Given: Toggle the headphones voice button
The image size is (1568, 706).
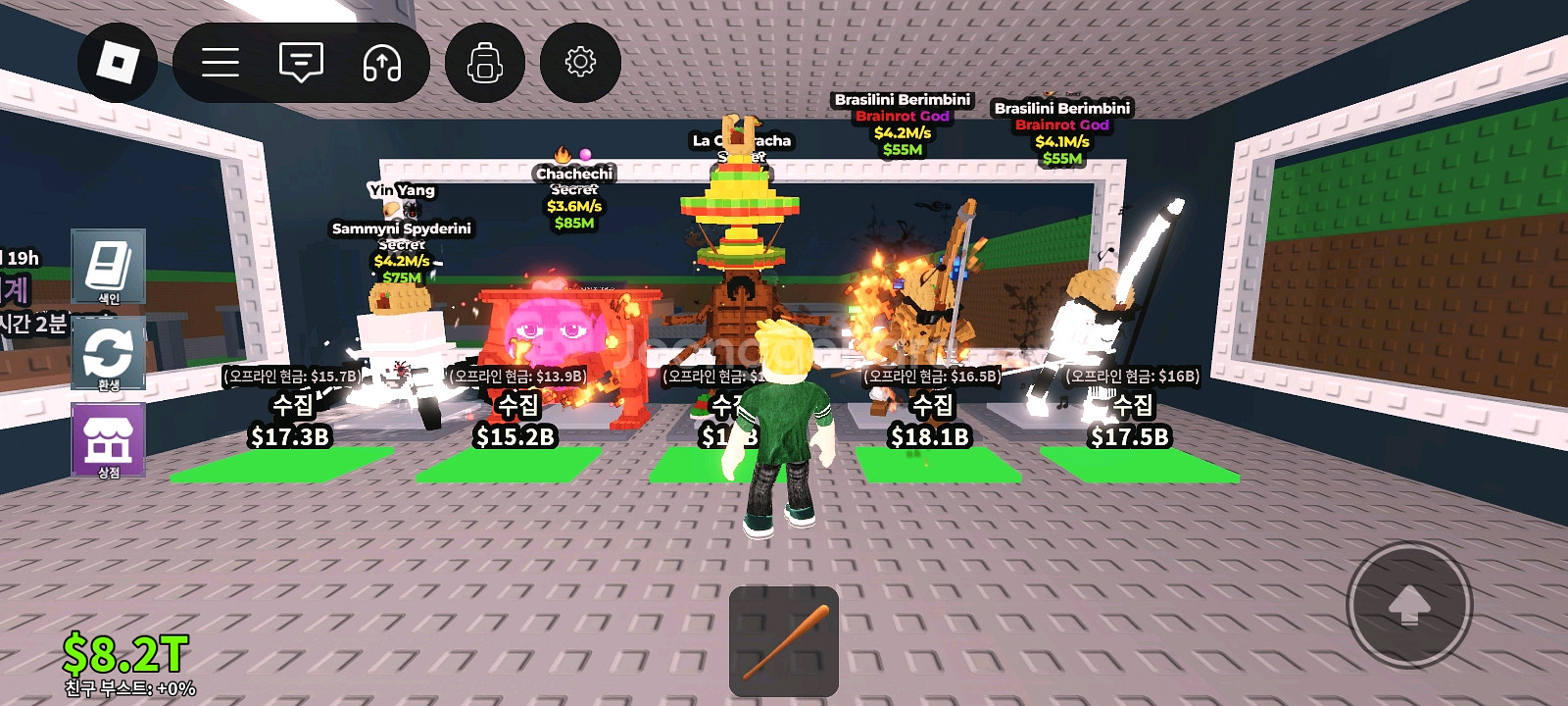Looking at the screenshot, I should [x=381, y=63].
